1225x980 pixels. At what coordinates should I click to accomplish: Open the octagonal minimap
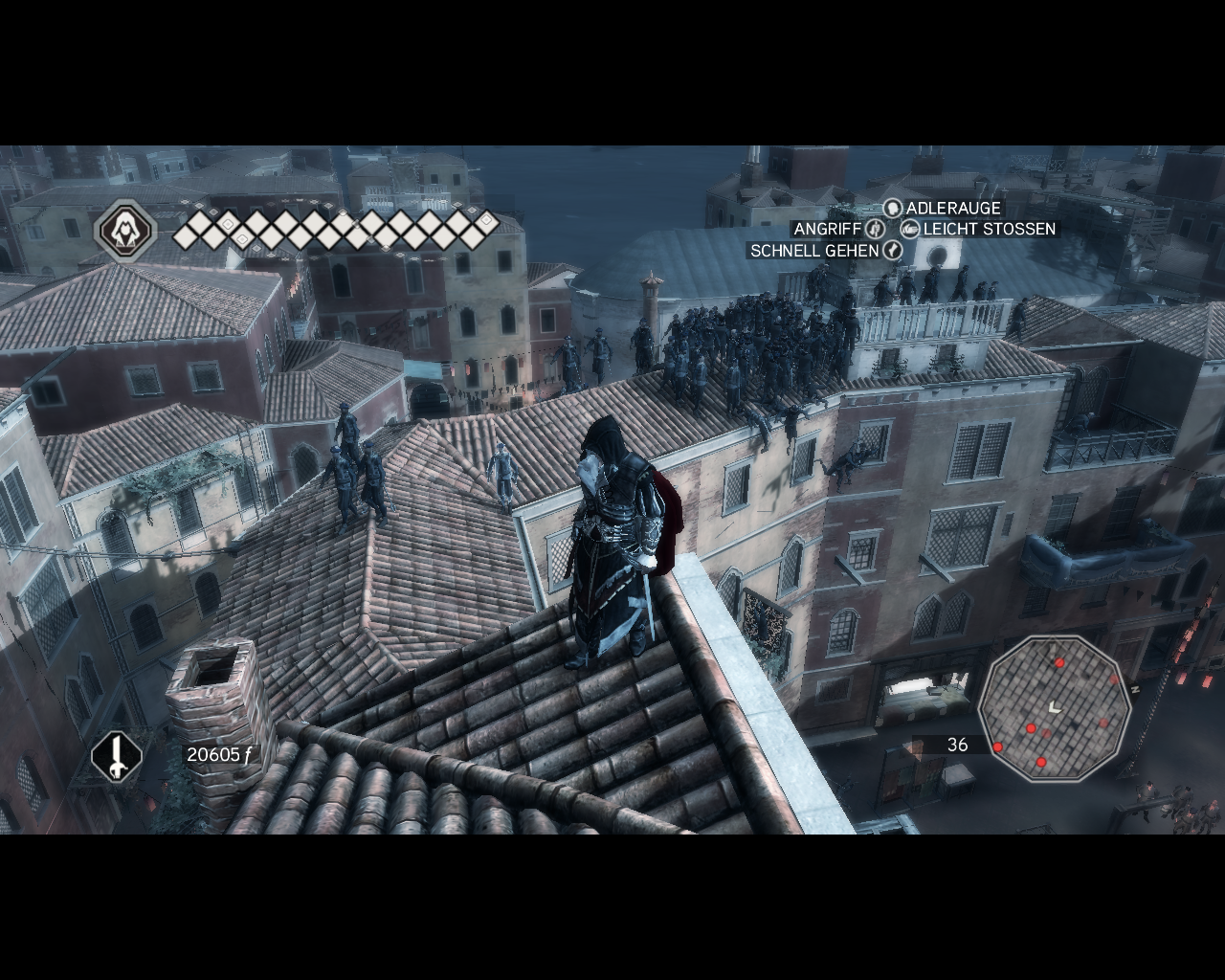(x=1055, y=708)
